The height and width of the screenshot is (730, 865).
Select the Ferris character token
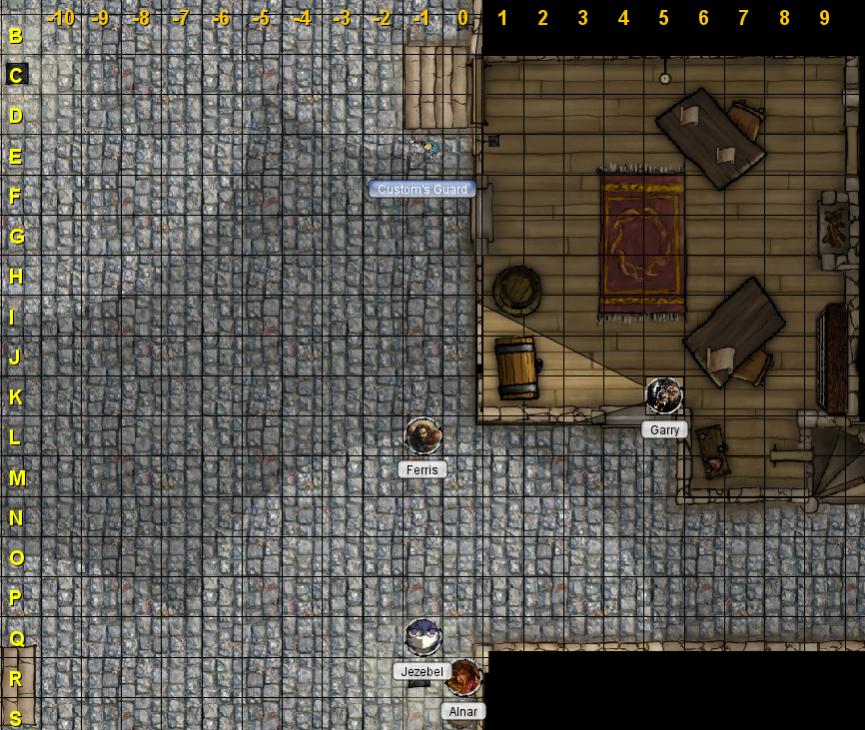[423, 436]
